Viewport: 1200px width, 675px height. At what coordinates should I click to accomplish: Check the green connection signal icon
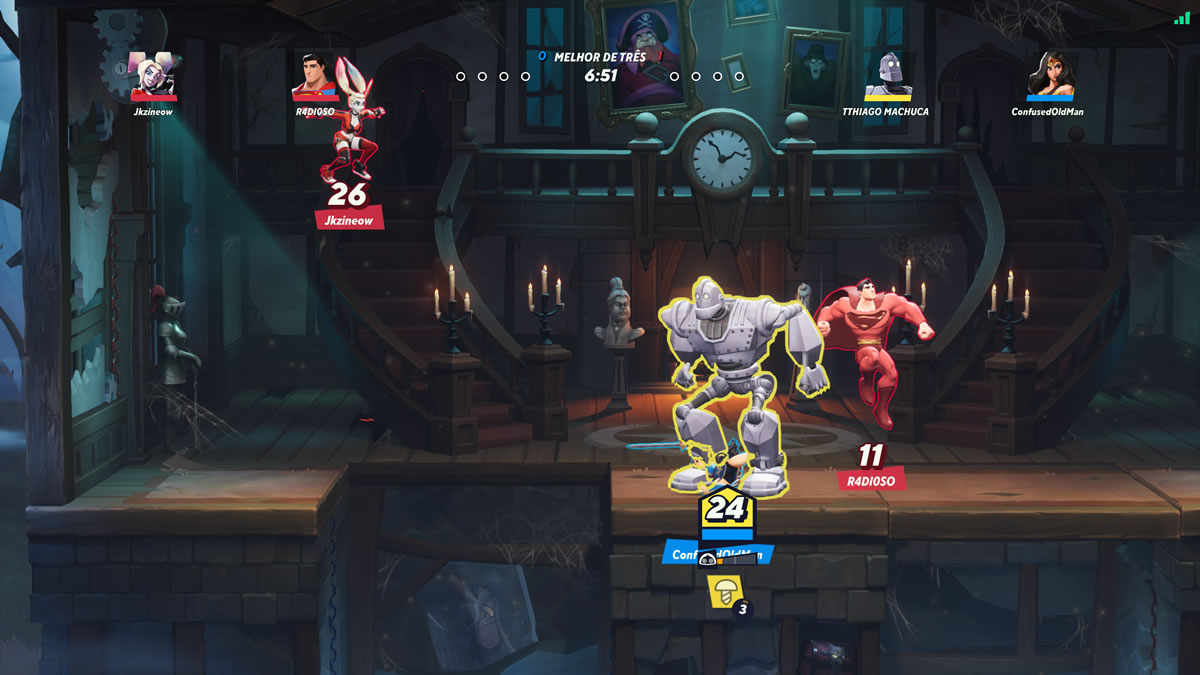tap(1182, 18)
